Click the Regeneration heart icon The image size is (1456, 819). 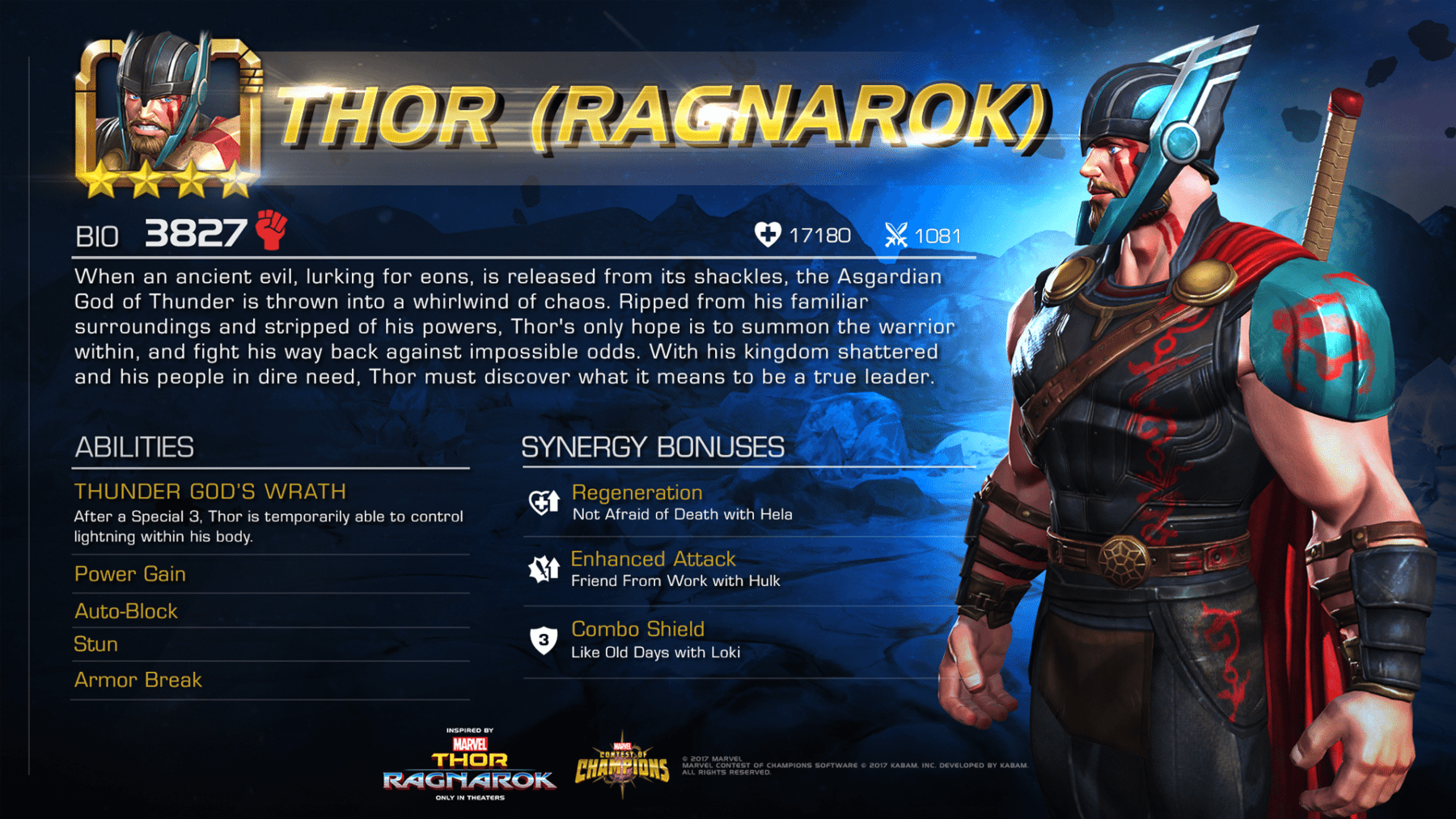(x=544, y=503)
